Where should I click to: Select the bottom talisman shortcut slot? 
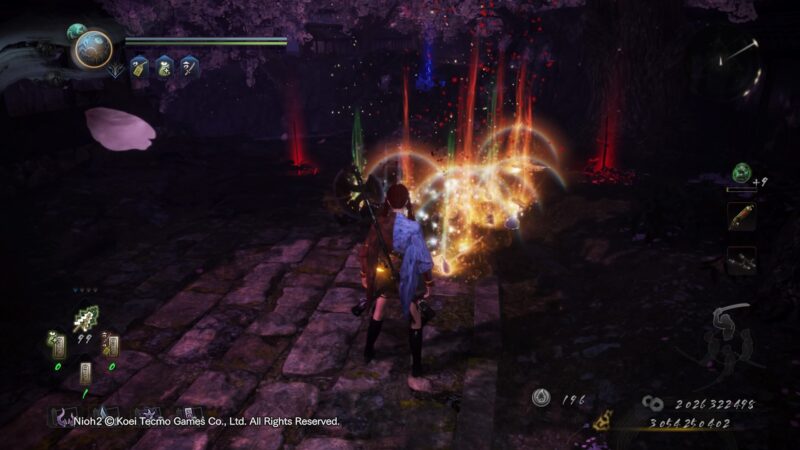pyautogui.click(x=84, y=374)
